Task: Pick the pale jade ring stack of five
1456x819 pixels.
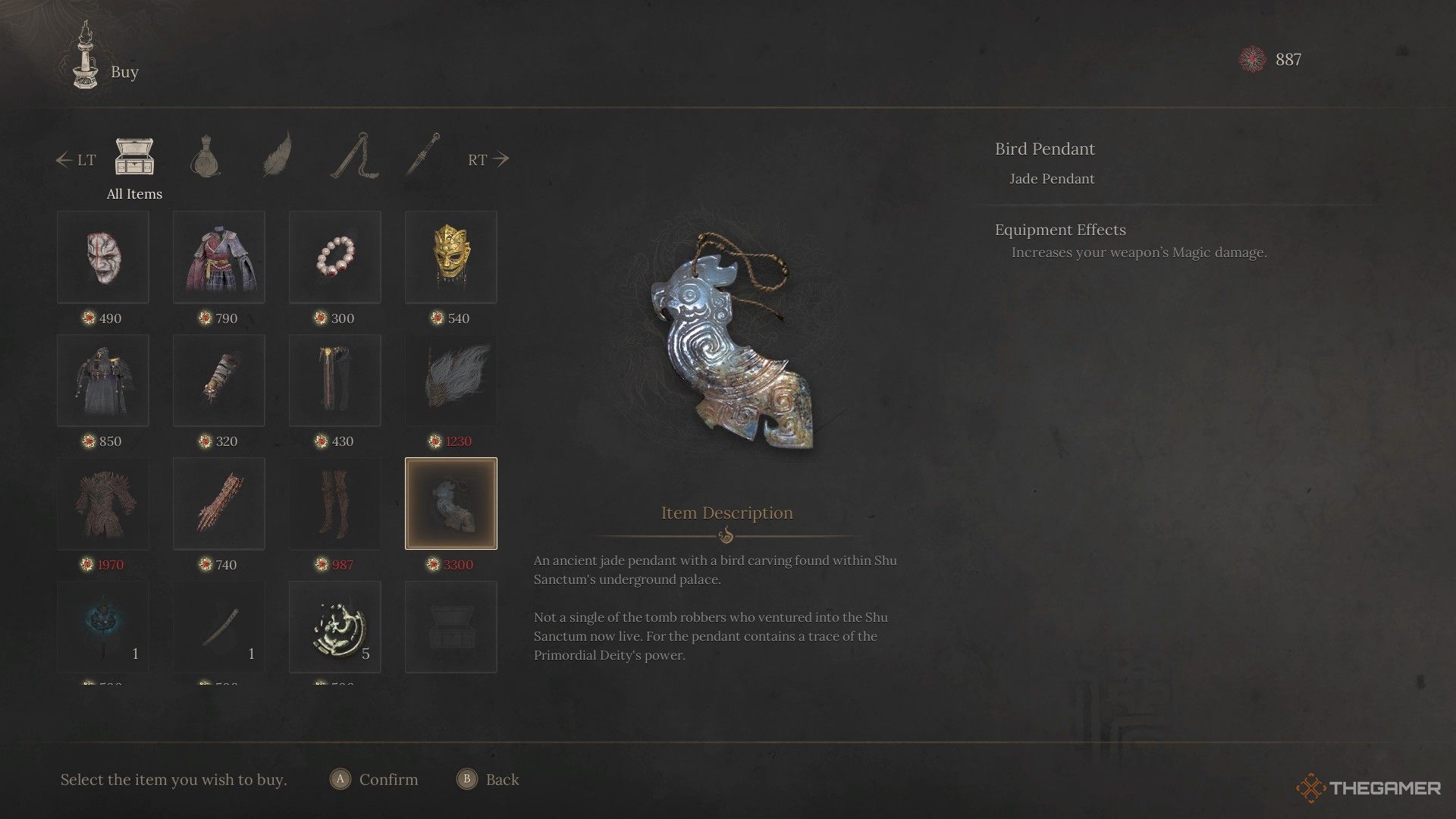Action: click(335, 627)
